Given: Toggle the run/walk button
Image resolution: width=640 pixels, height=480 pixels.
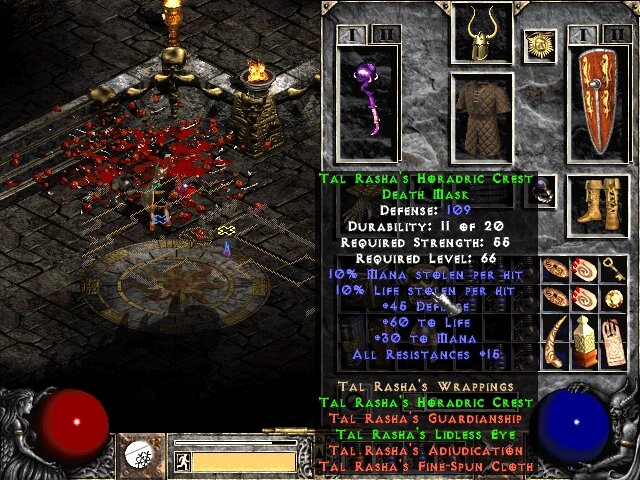Looking at the screenshot, I should pos(183,461).
